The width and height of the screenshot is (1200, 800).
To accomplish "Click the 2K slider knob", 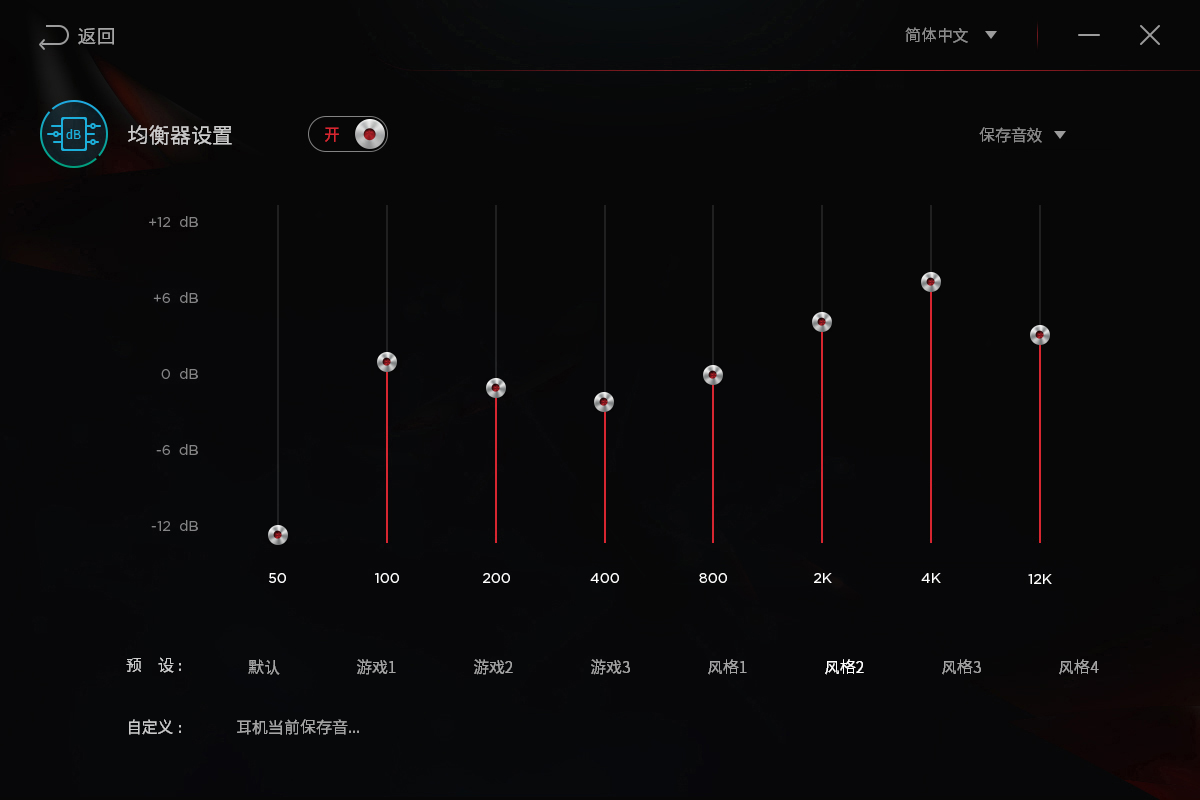I will coord(822,322).
